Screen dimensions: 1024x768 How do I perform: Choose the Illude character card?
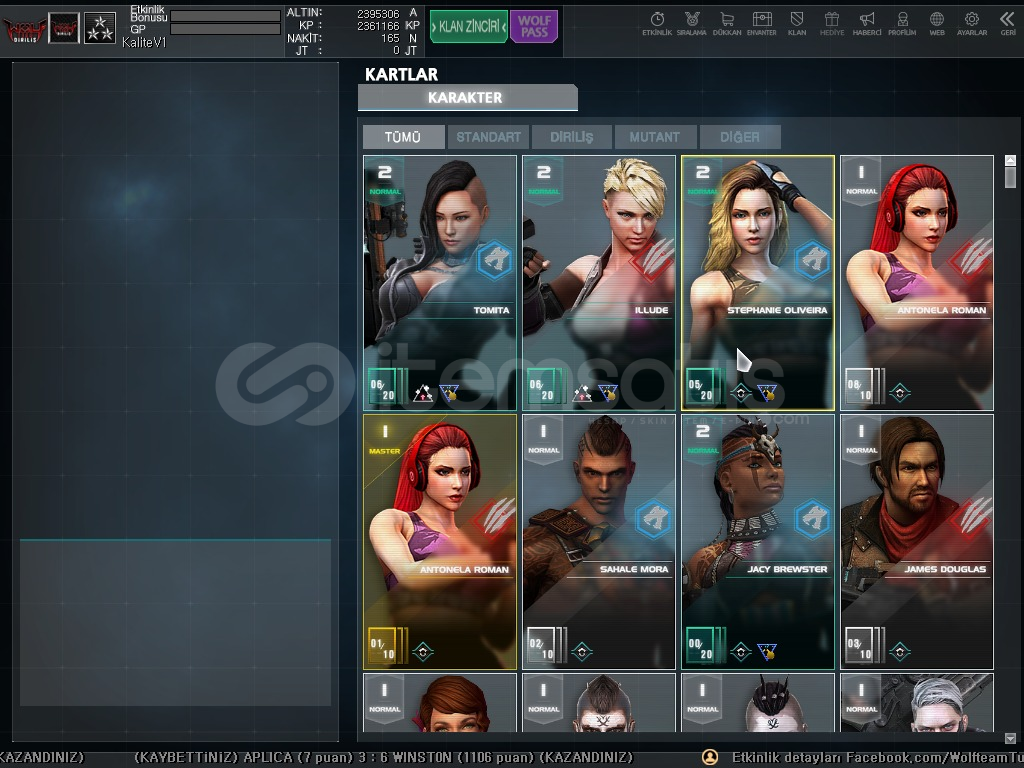[599, 282]
